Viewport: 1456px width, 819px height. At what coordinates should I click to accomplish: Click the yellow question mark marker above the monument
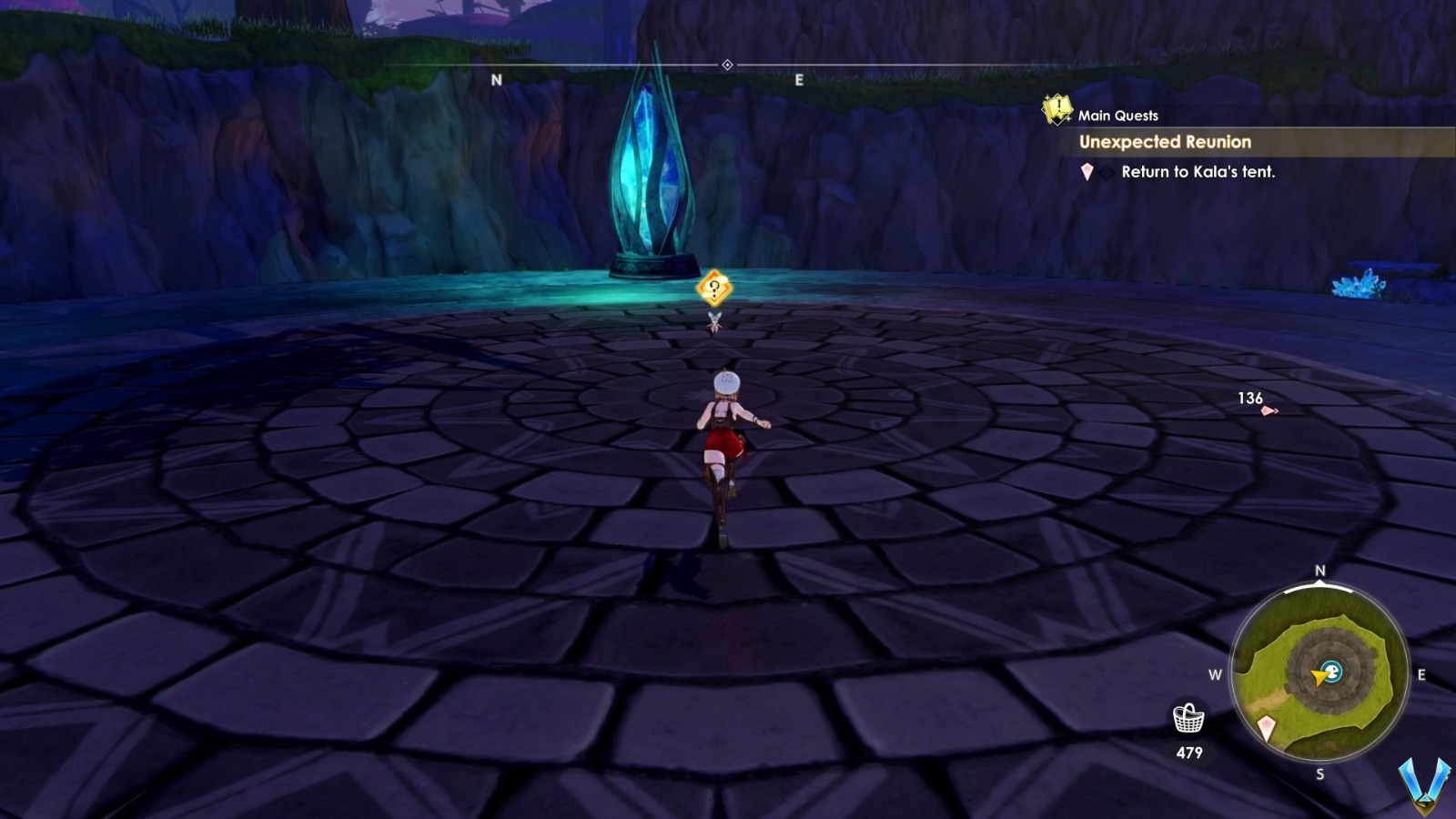click(713, 289)
